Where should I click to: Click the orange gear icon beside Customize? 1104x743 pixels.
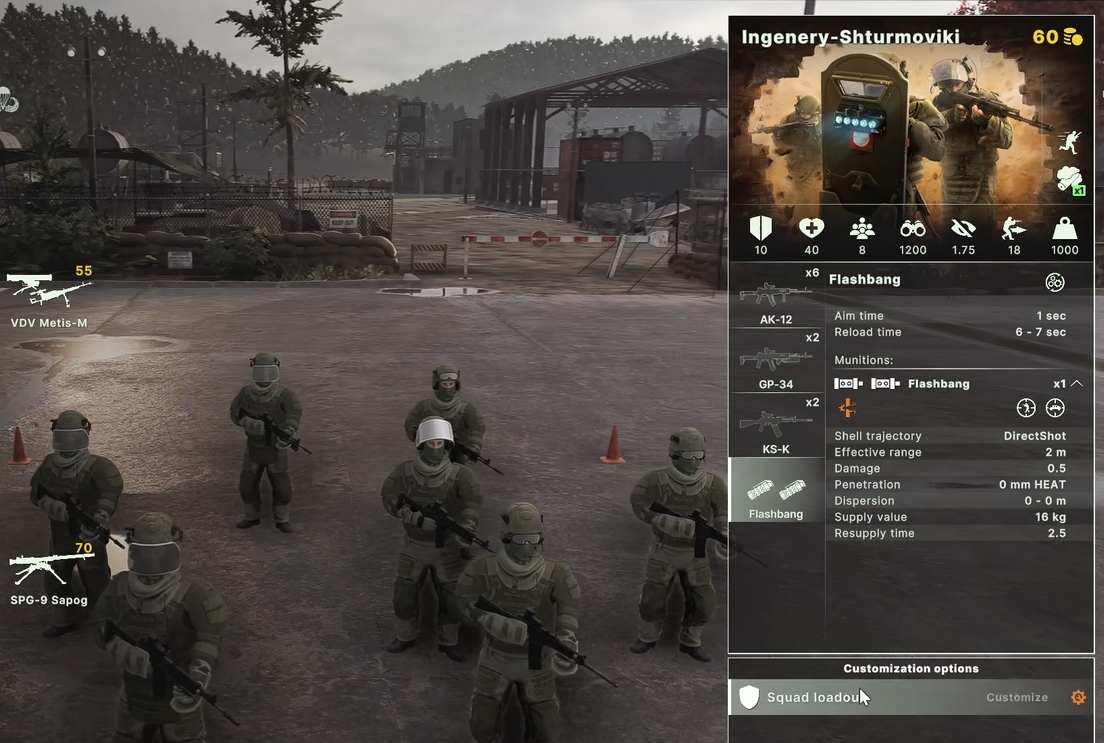click(1078, 697)
